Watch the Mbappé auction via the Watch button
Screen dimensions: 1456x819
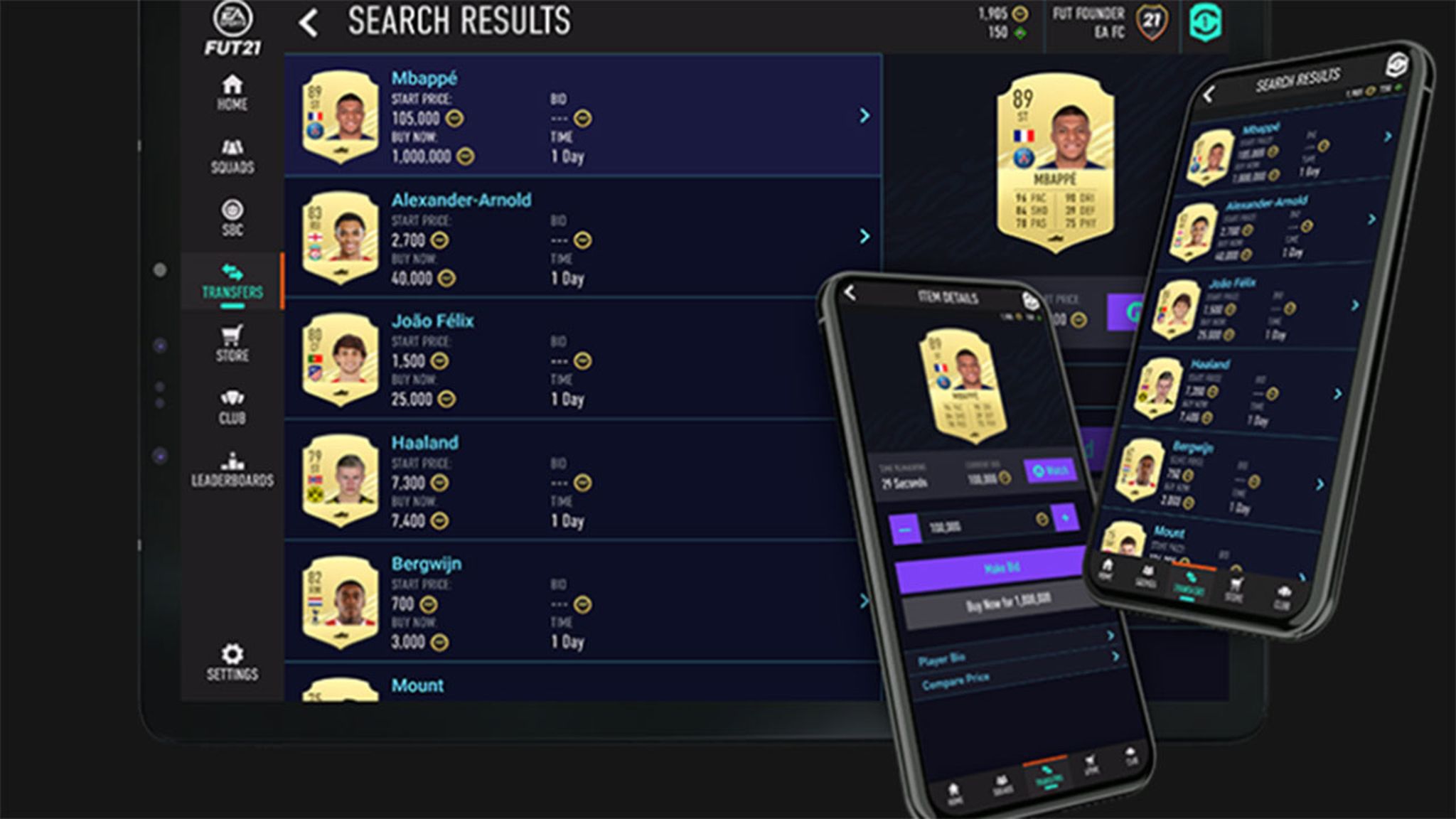[1051, 469]
